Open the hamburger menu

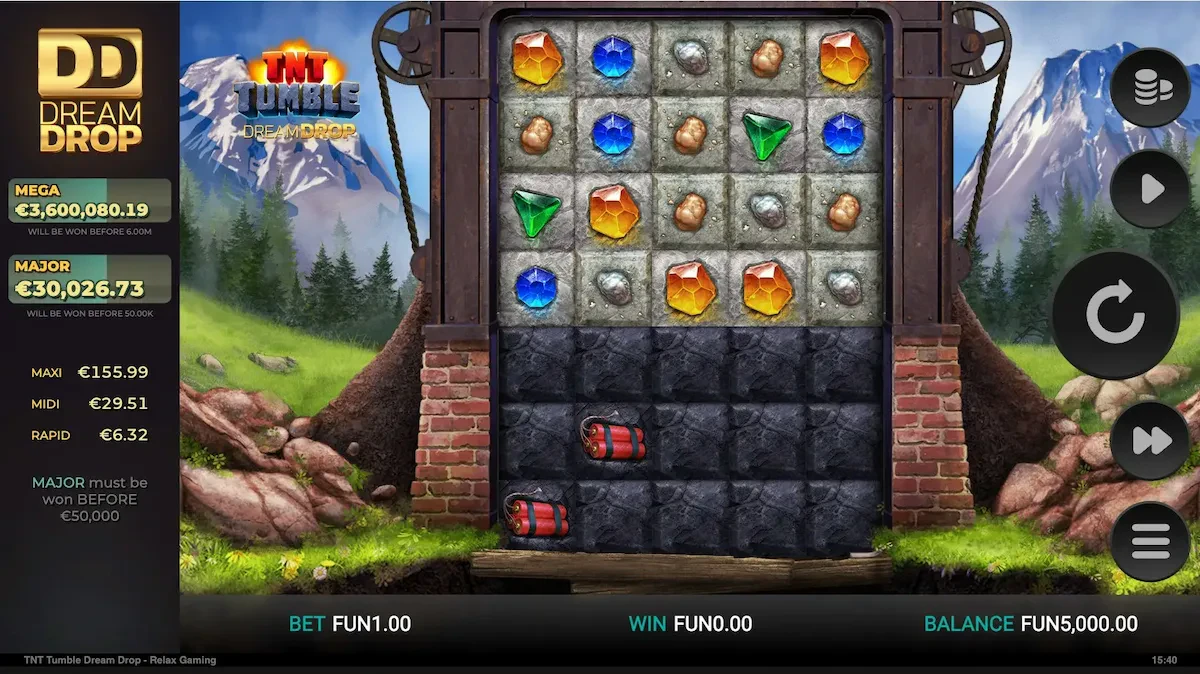coord(1149,541)
